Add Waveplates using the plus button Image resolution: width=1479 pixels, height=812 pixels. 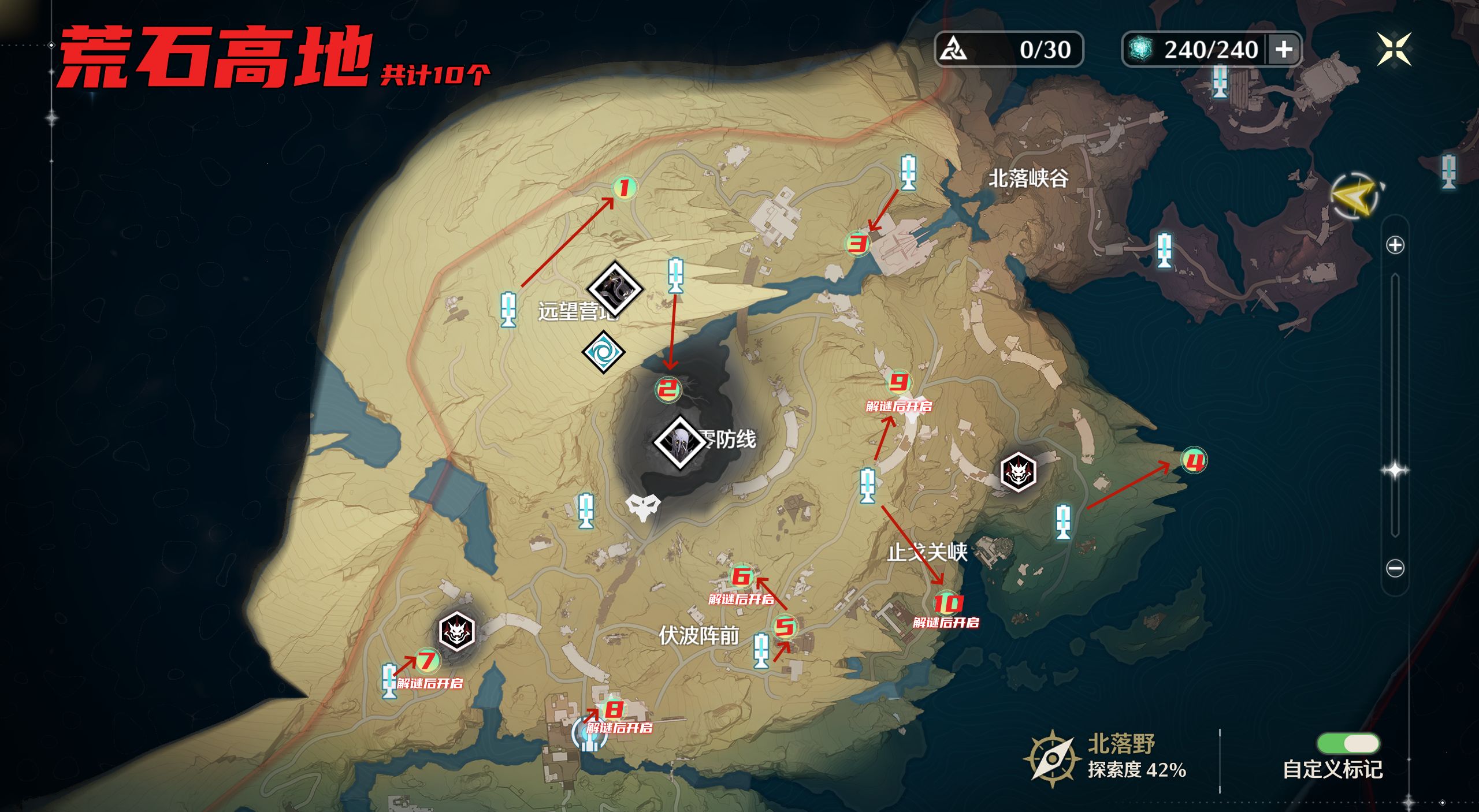pyautogui.click(x=1284, y=50)
